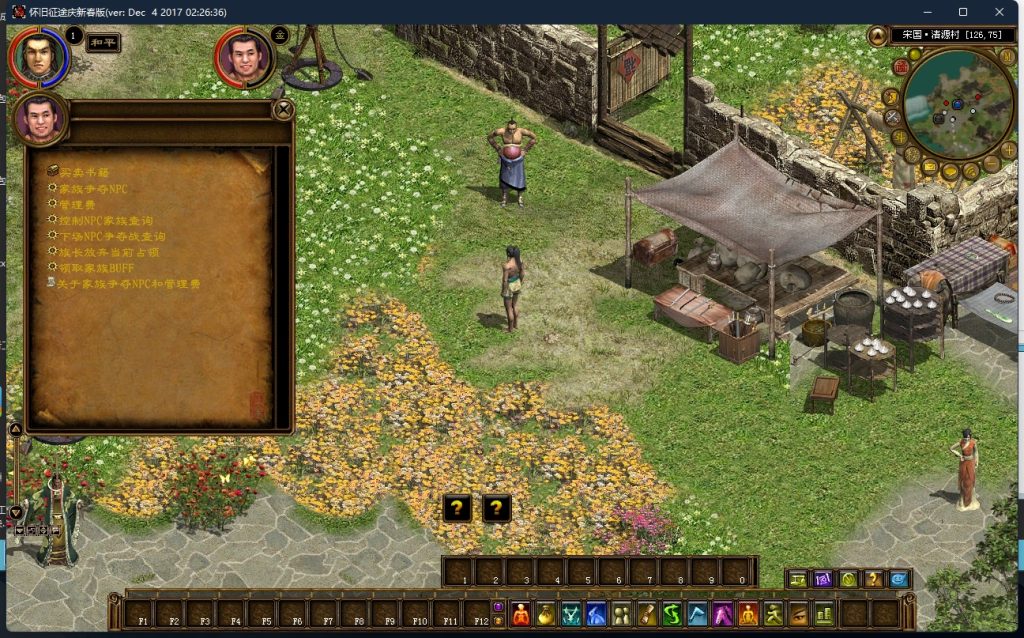
Task: Zoom out the minimap with the minus button
Action: point(991,164)
